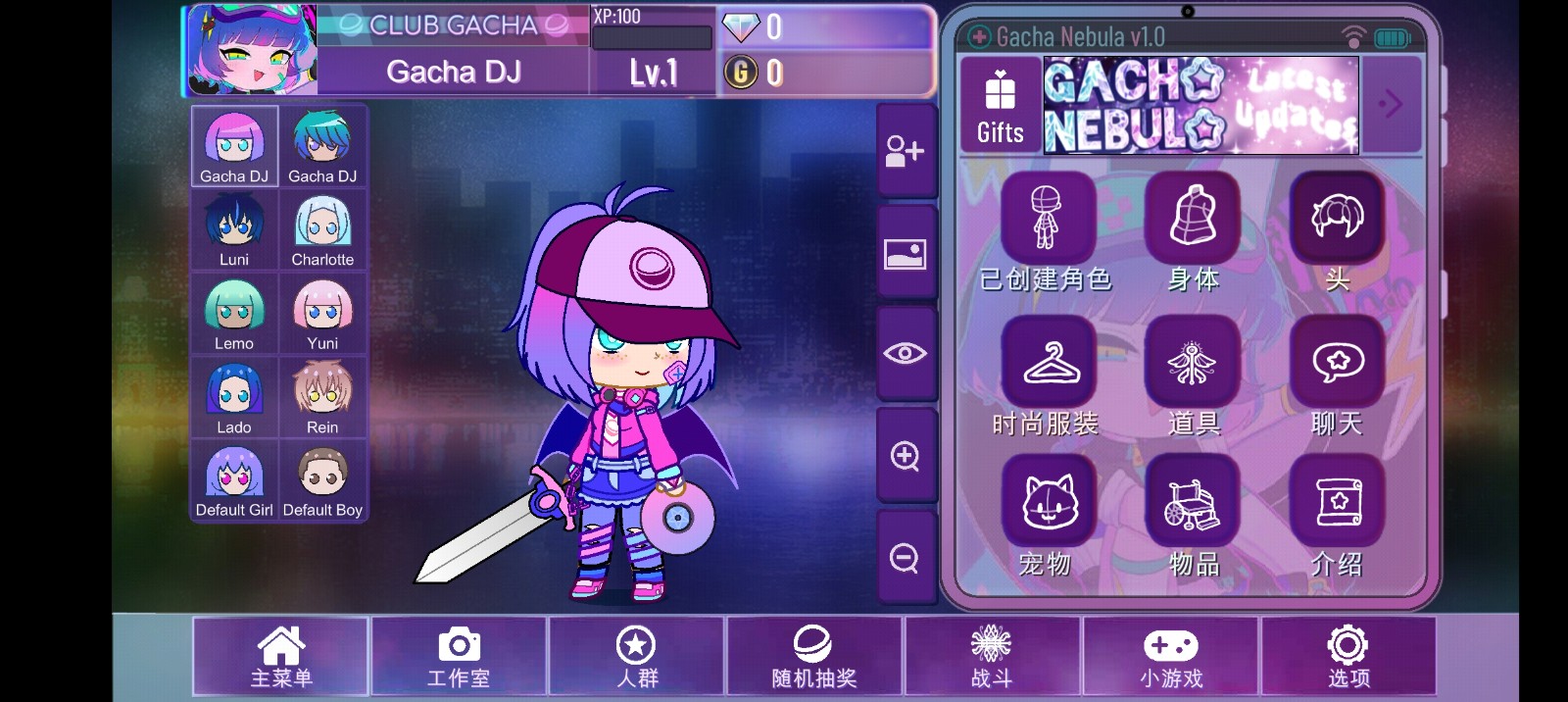This screenshot has height=702, width=1568.
Task: Open the 主菜单 home menu
Action: pos(280,657)
